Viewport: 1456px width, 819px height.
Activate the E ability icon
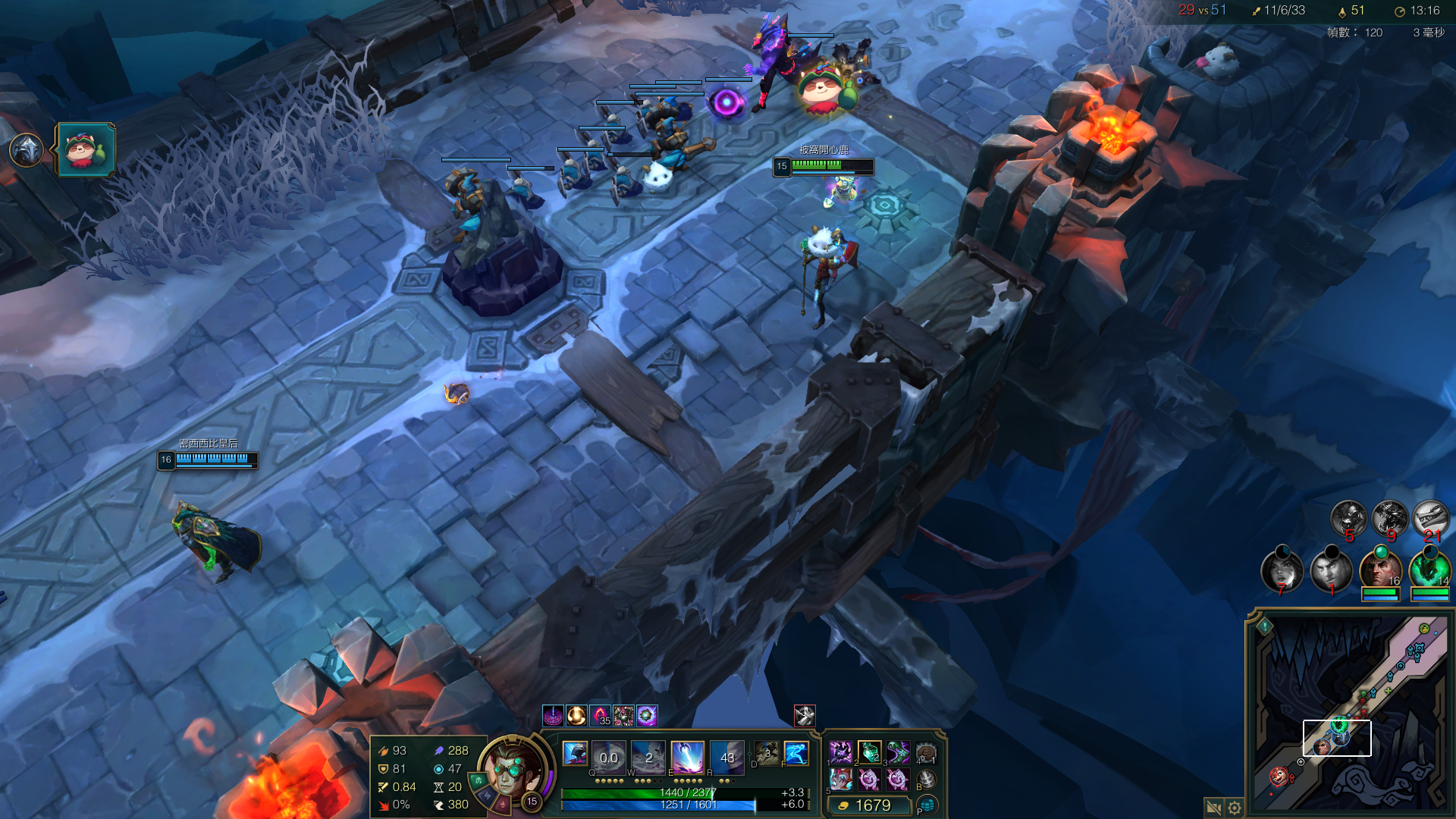[687, 756]
